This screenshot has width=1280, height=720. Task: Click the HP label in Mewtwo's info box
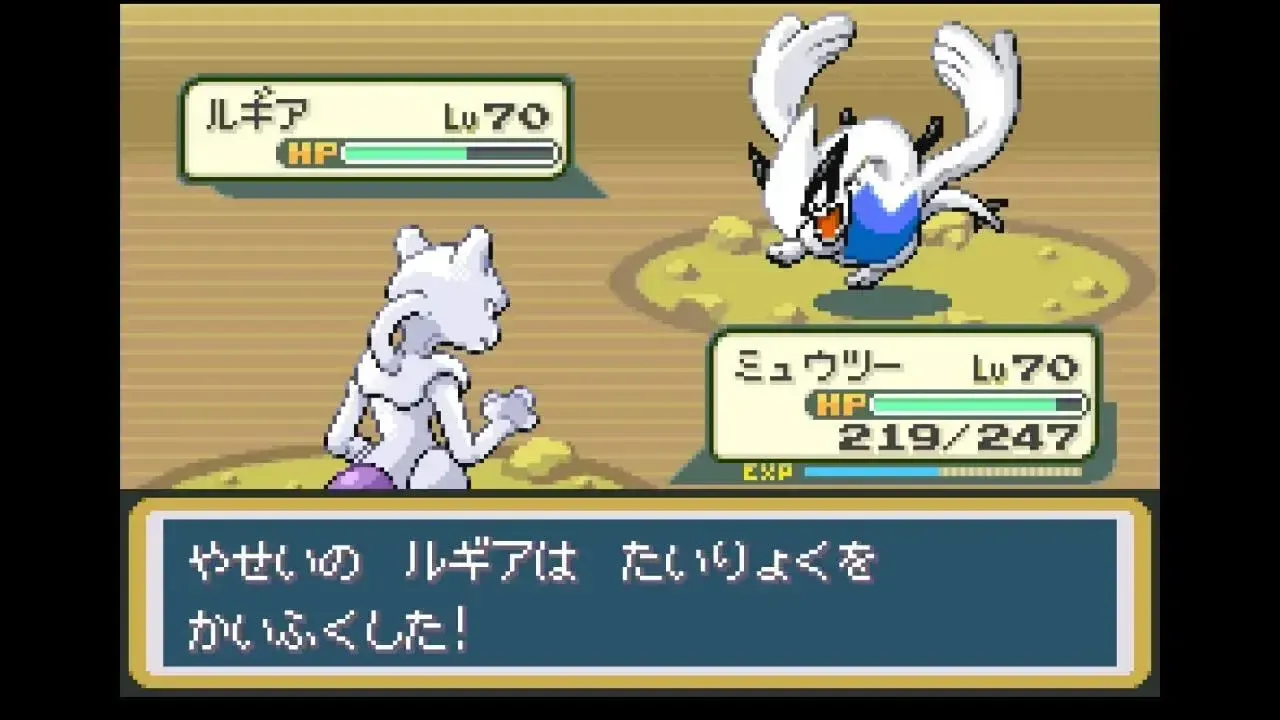[x=843, y=405]
